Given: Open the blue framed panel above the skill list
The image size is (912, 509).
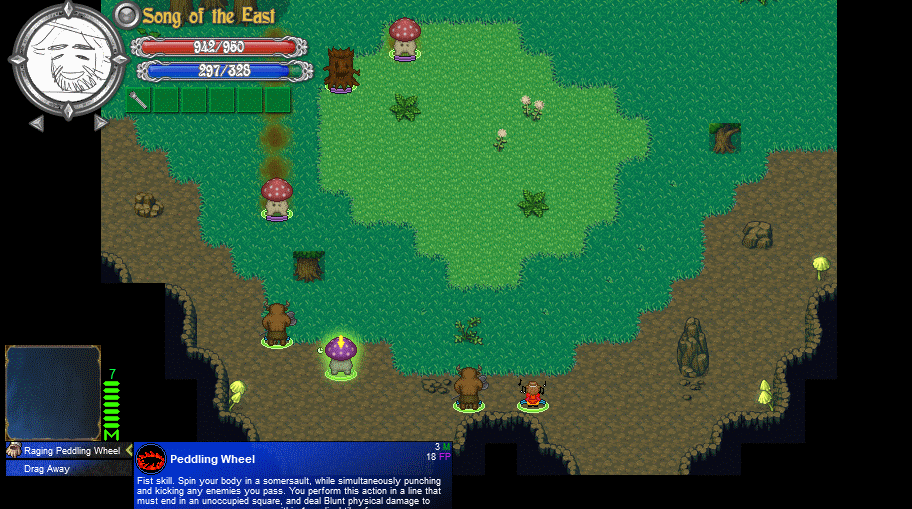Looking at the screenshot, I should [x=53, y=393].
